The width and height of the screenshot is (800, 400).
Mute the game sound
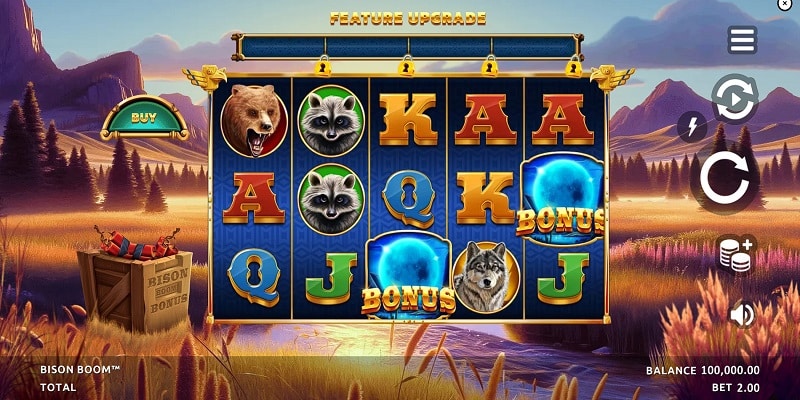pos(742,315)
